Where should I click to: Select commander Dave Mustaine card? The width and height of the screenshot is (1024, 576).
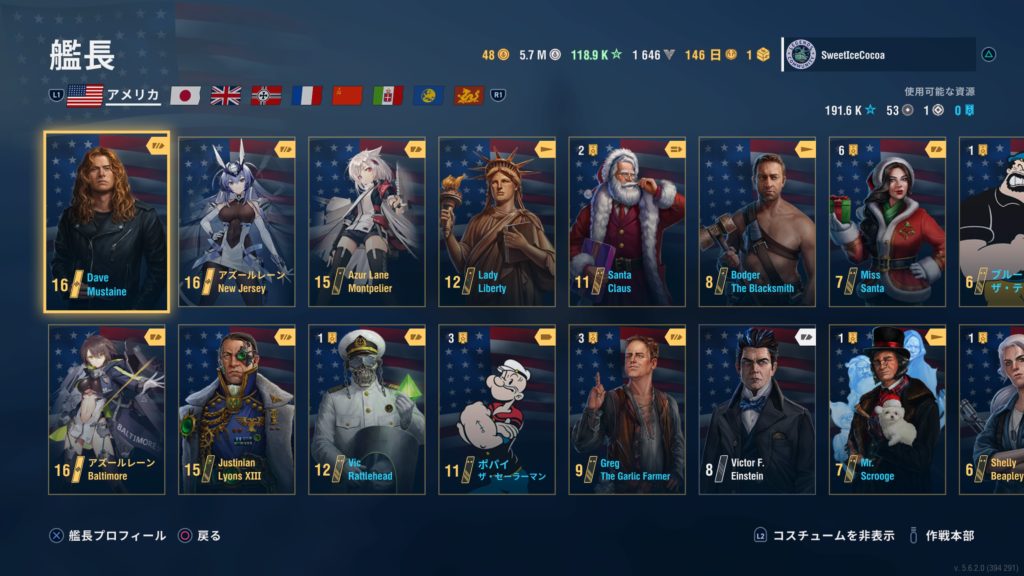[x=107, y=222]
